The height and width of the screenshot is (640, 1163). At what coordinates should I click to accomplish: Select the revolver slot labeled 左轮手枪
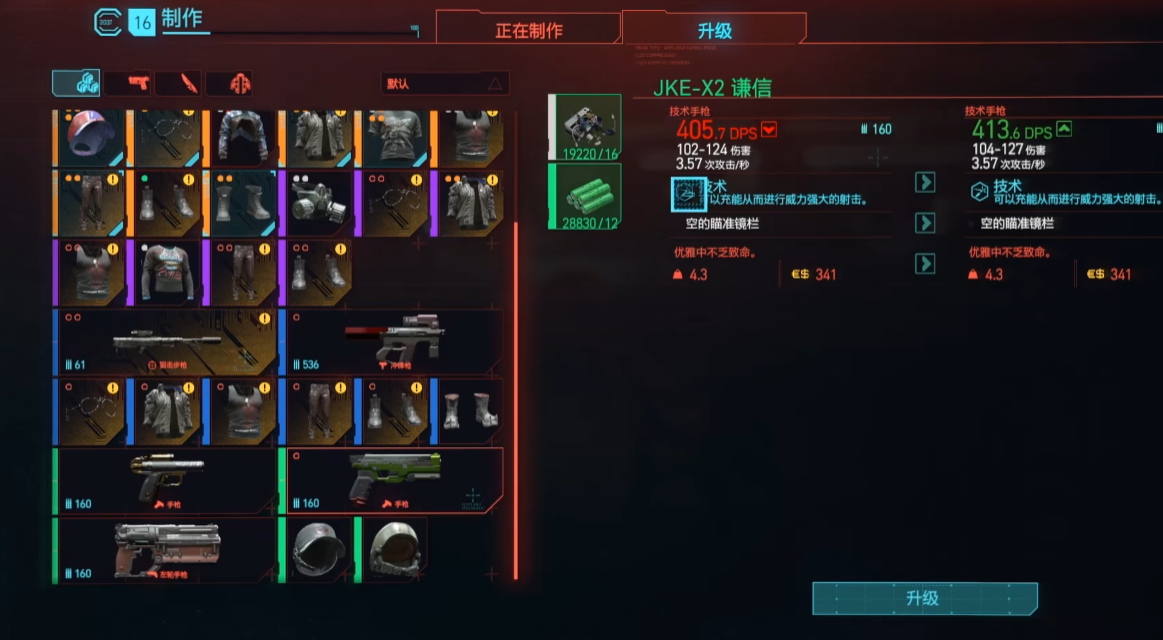click(x=167, y=549)
